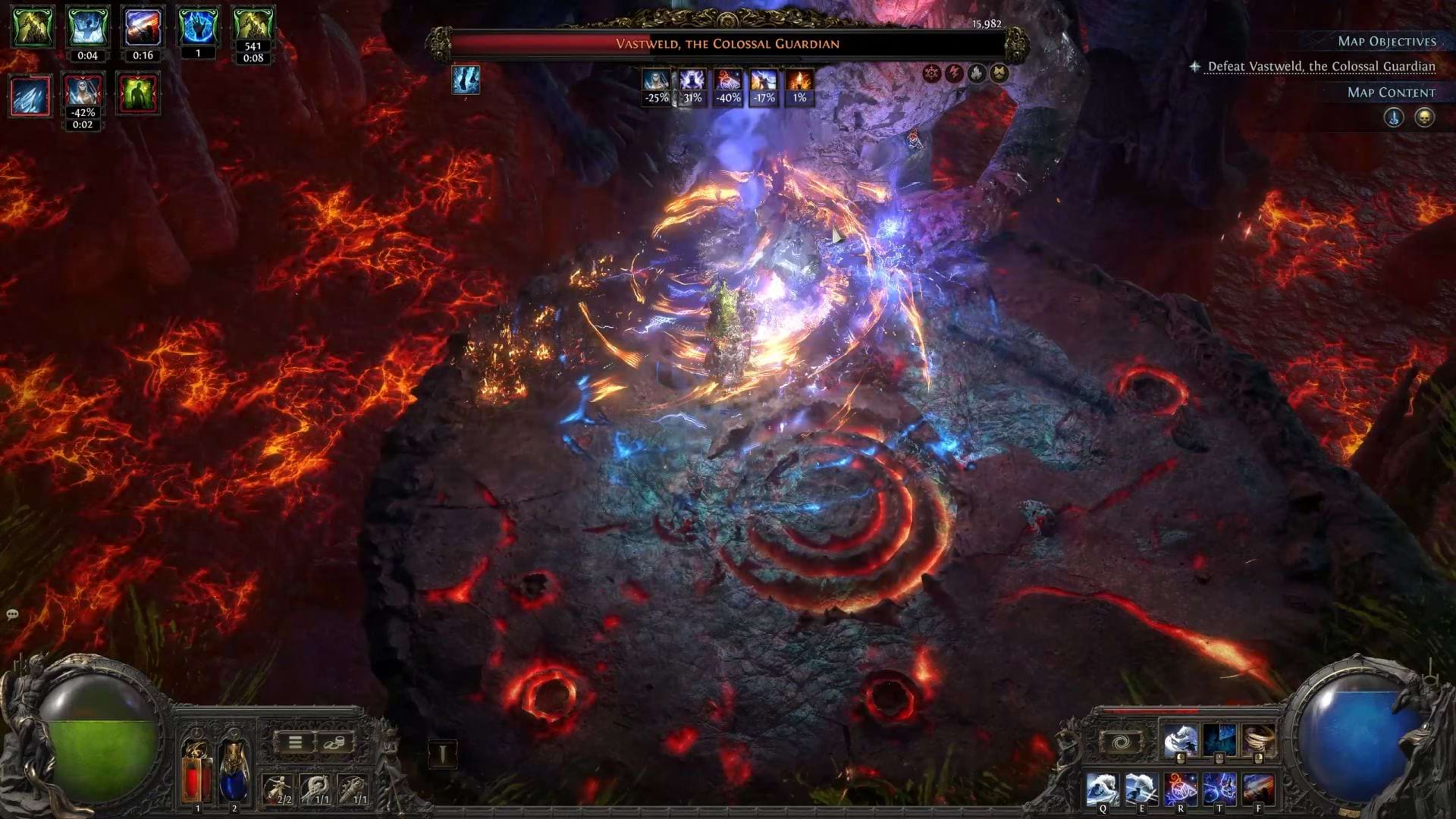
Task: Activate the comet strike skill on F
Action: point(1259,789)
